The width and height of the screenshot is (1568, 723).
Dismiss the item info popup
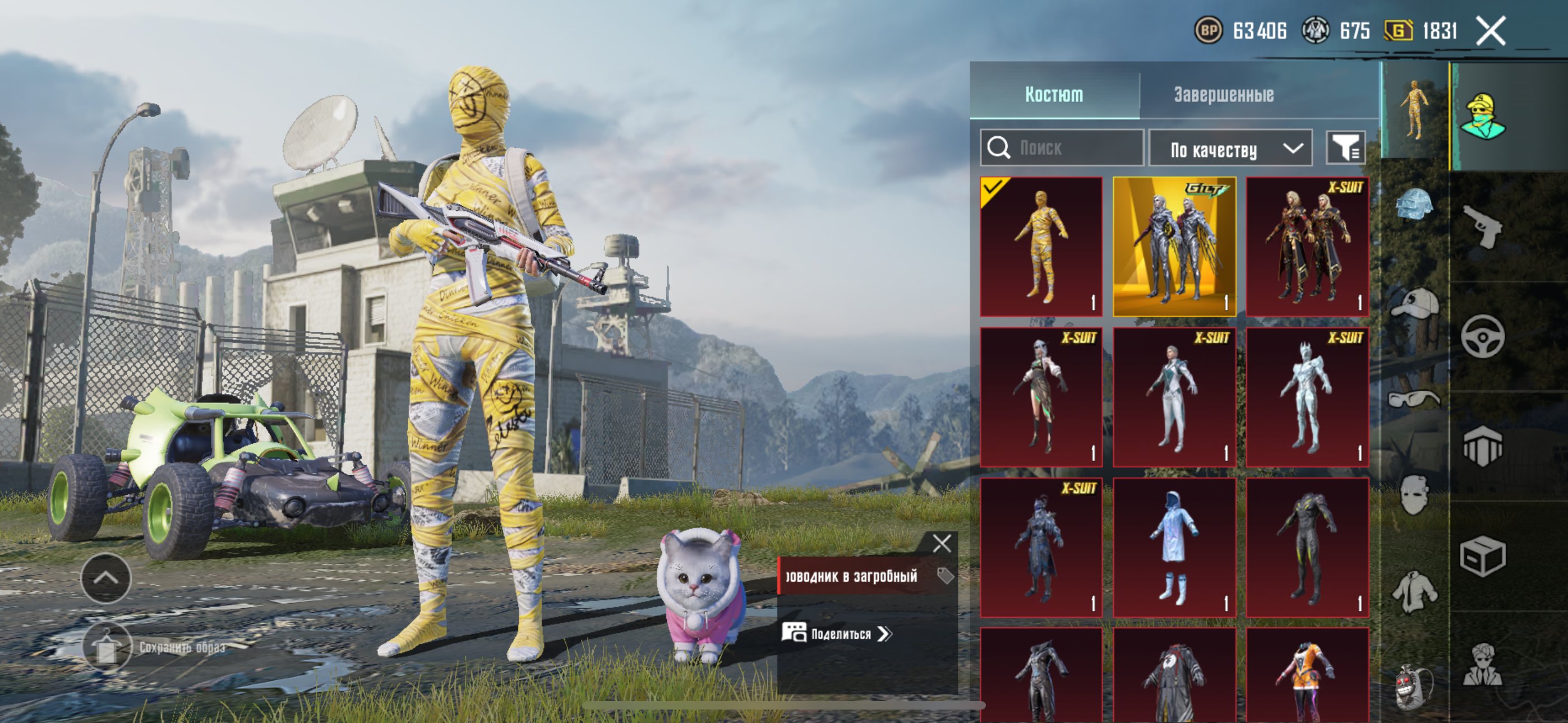click(x=942, y=543)
